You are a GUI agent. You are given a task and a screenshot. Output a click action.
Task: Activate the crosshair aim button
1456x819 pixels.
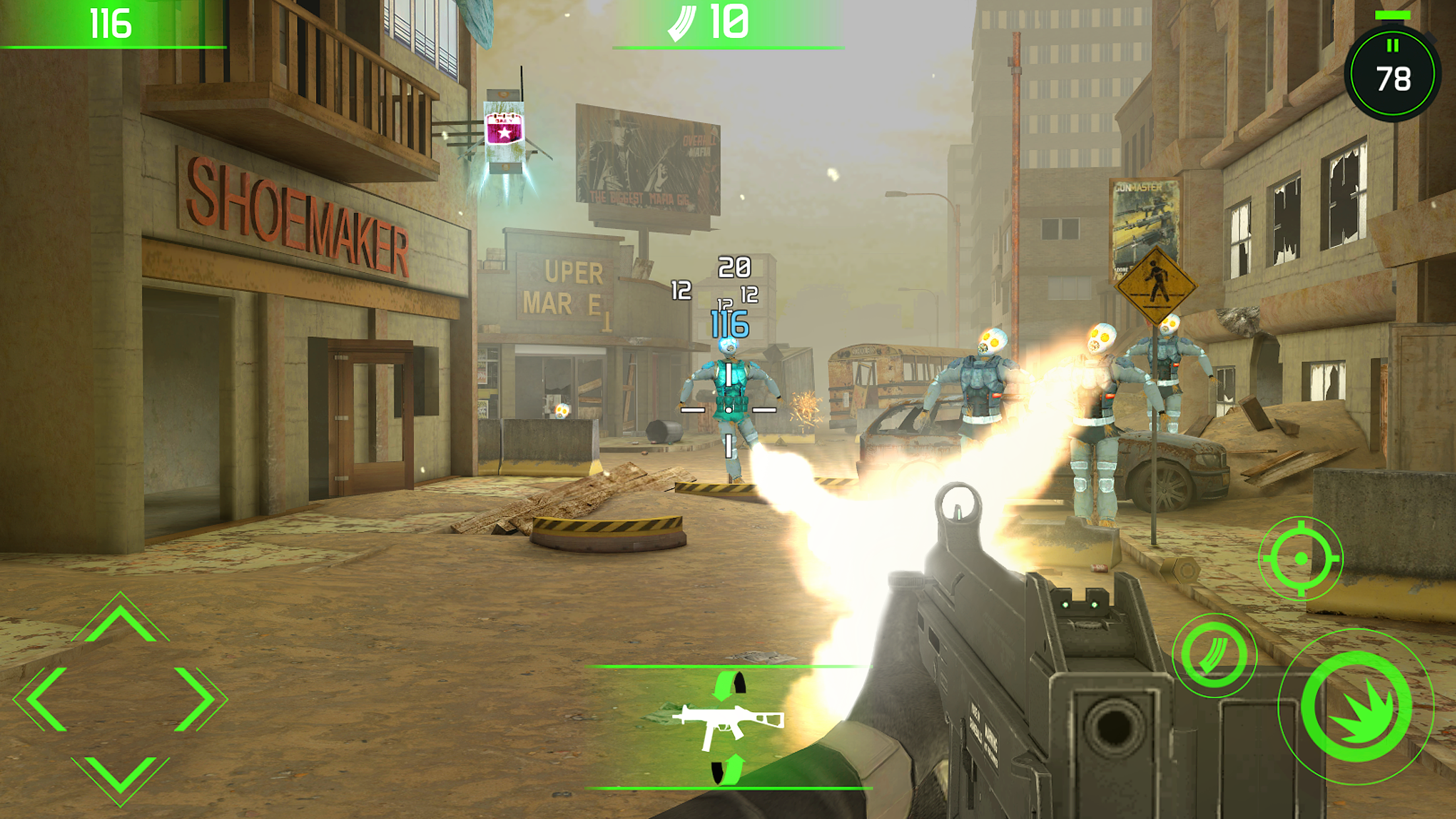click(1300, 559)
